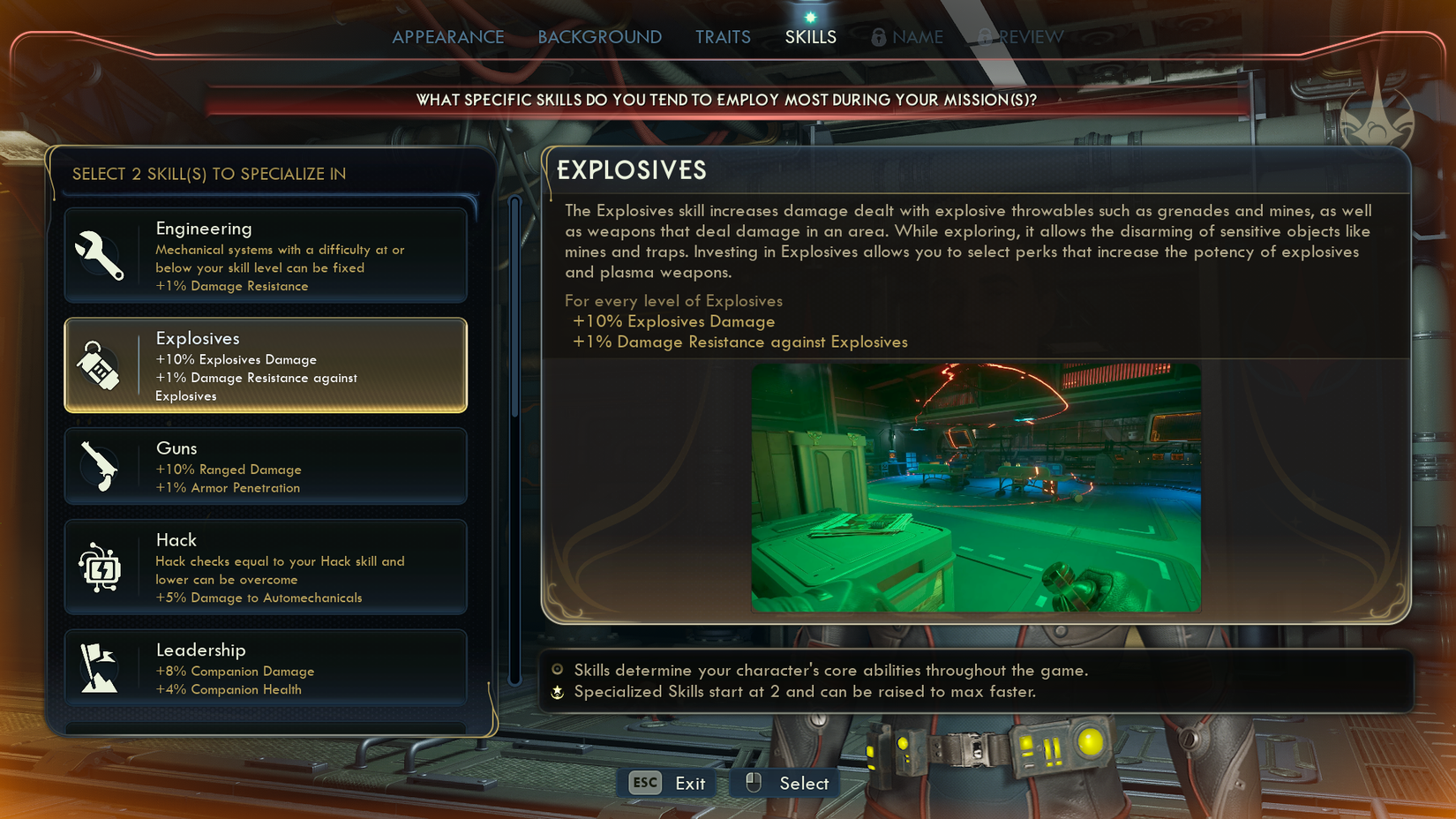Click the Exit button
This screenshot has height=819, width=1456.
tap(690, 783)
